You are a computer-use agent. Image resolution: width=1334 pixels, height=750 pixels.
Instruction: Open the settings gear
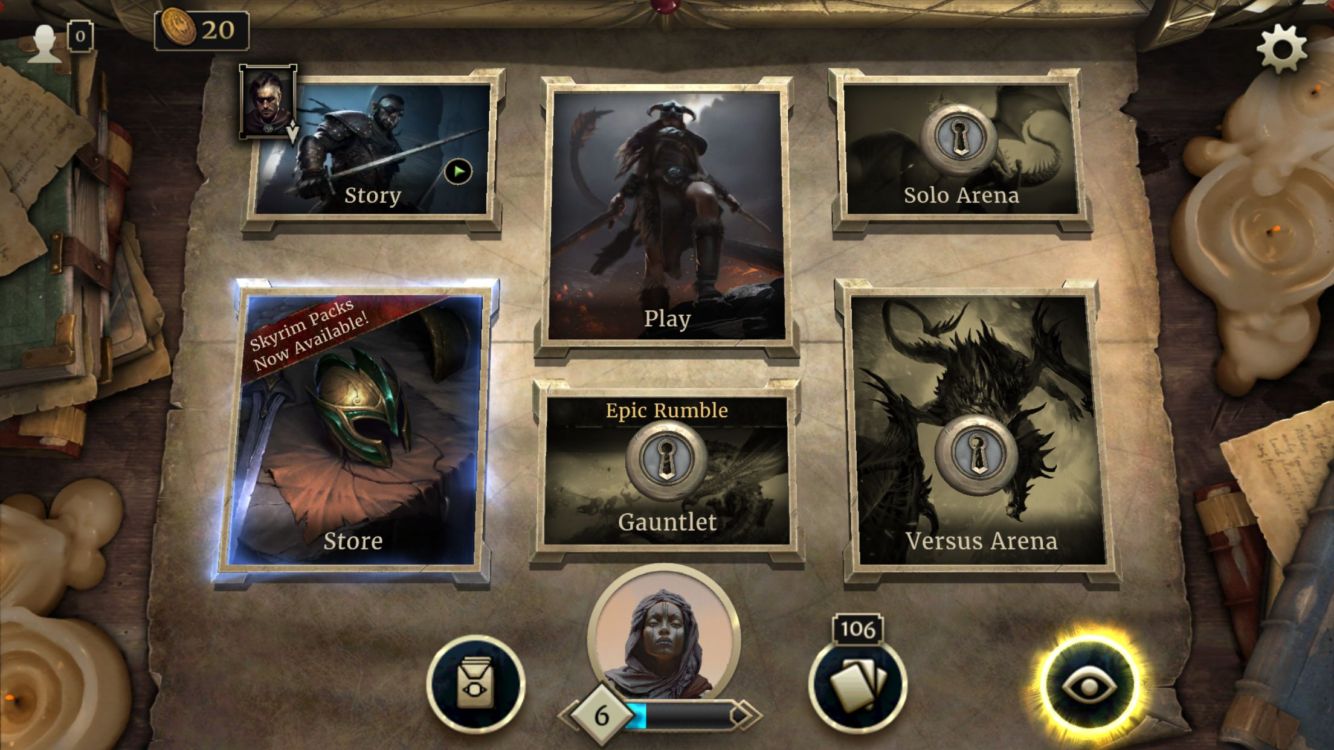(1282, 48)
